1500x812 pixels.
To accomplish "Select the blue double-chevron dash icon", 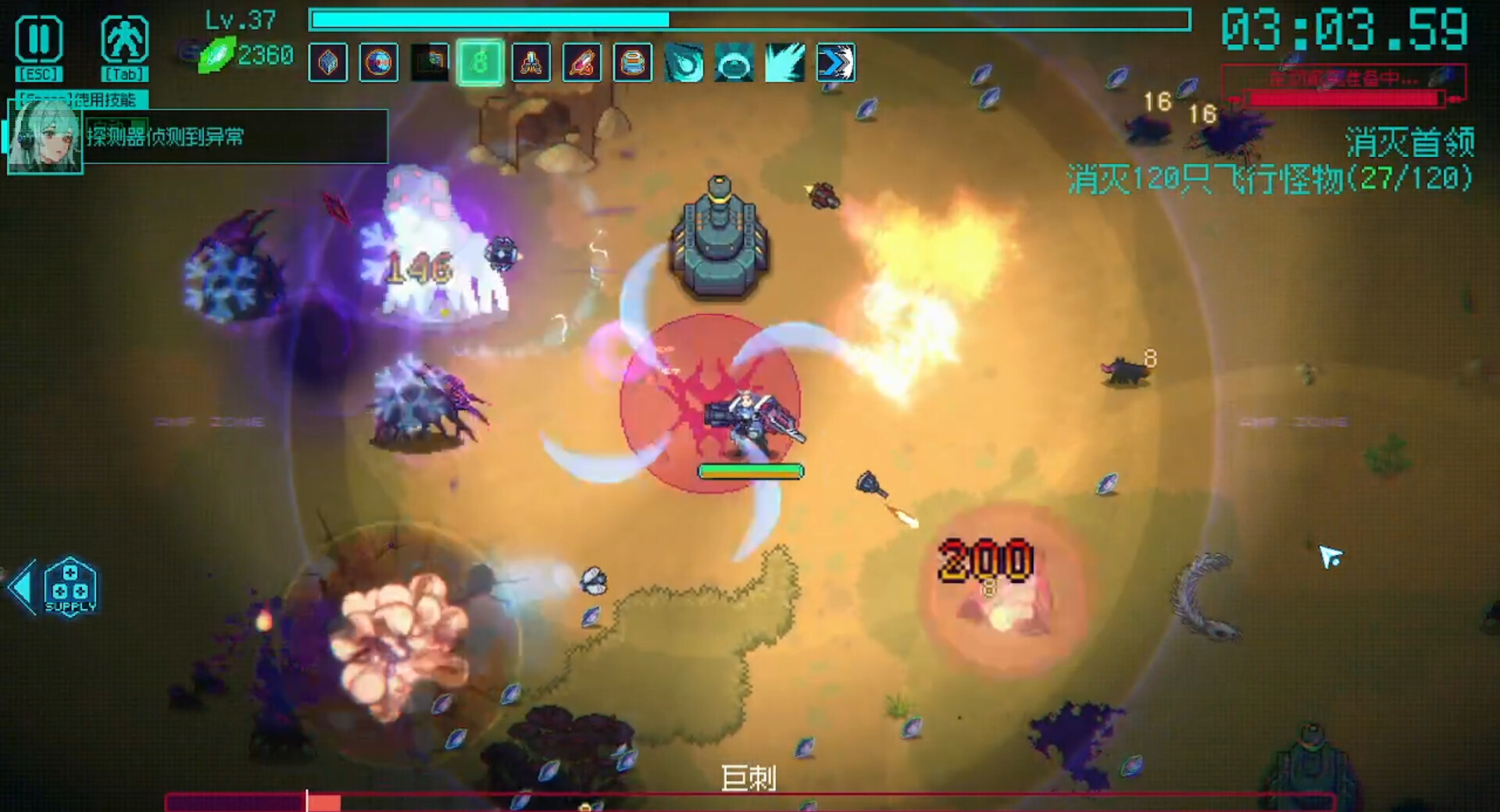I will [x=836, y=62].
